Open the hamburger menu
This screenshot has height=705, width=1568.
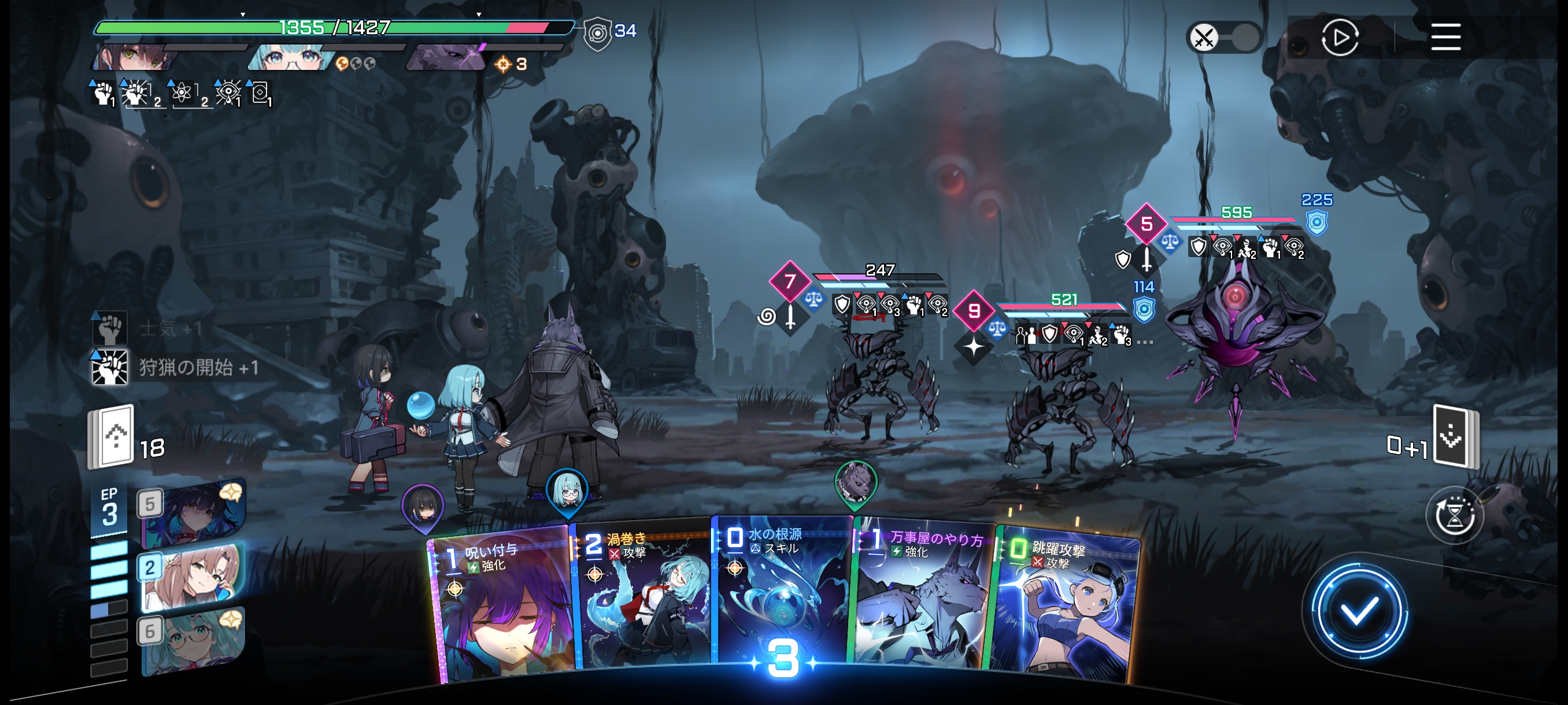click(1445, 37)
